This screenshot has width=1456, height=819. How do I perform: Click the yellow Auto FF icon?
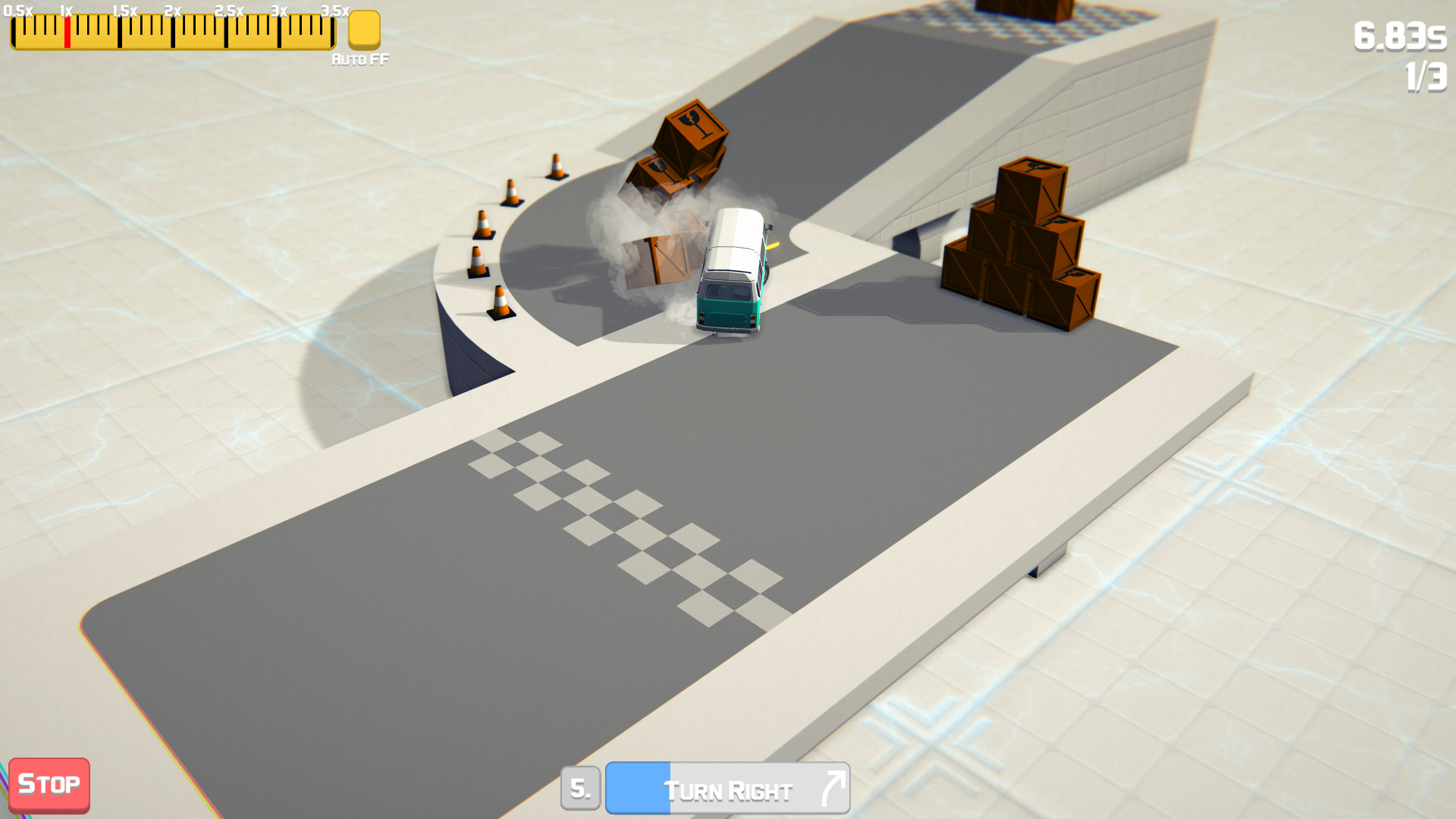pos(364,30)
